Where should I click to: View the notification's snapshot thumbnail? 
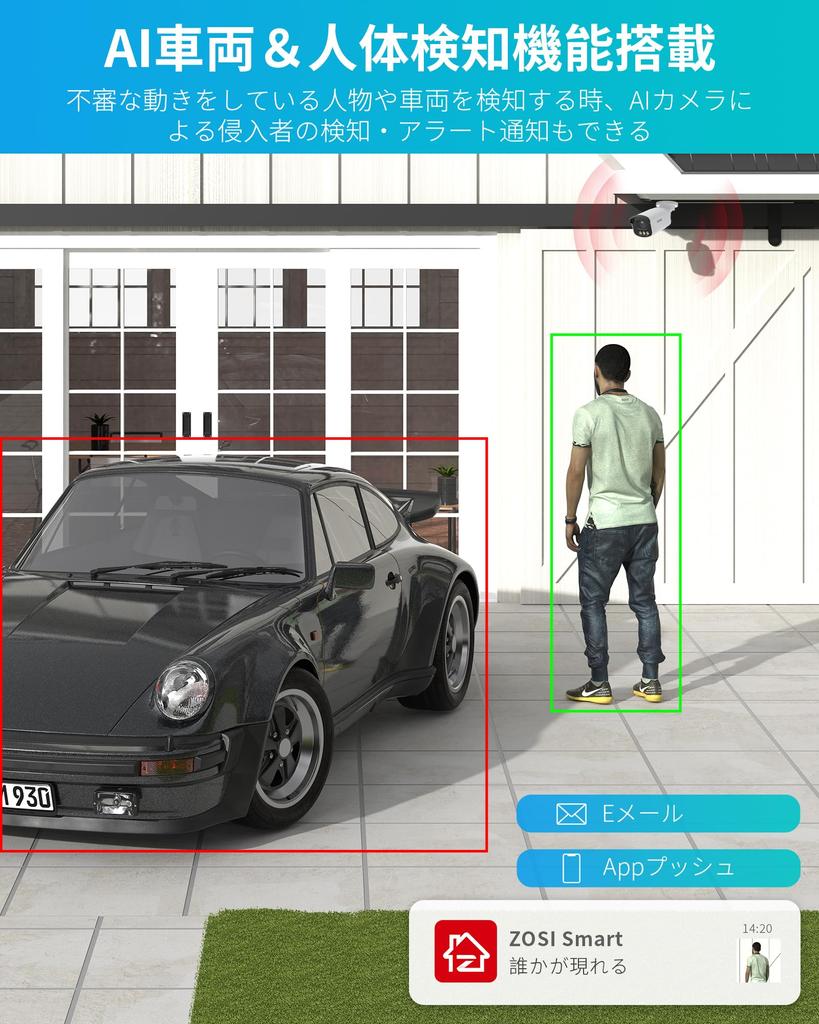pyautogui.click(x=758, y=962)
